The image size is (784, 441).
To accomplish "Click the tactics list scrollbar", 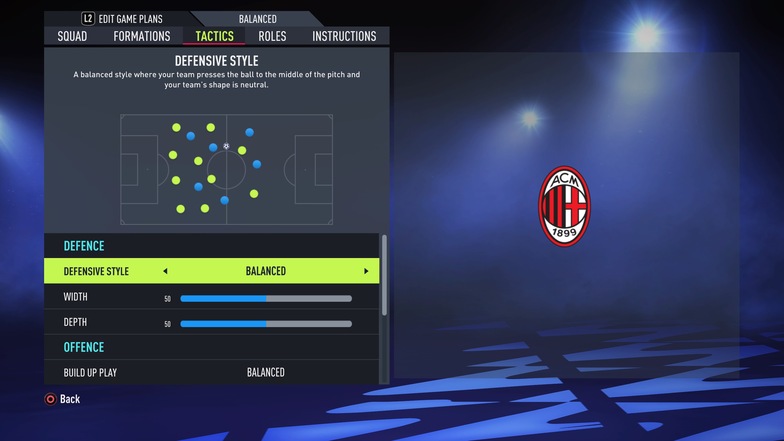I will tap(385, 275).
